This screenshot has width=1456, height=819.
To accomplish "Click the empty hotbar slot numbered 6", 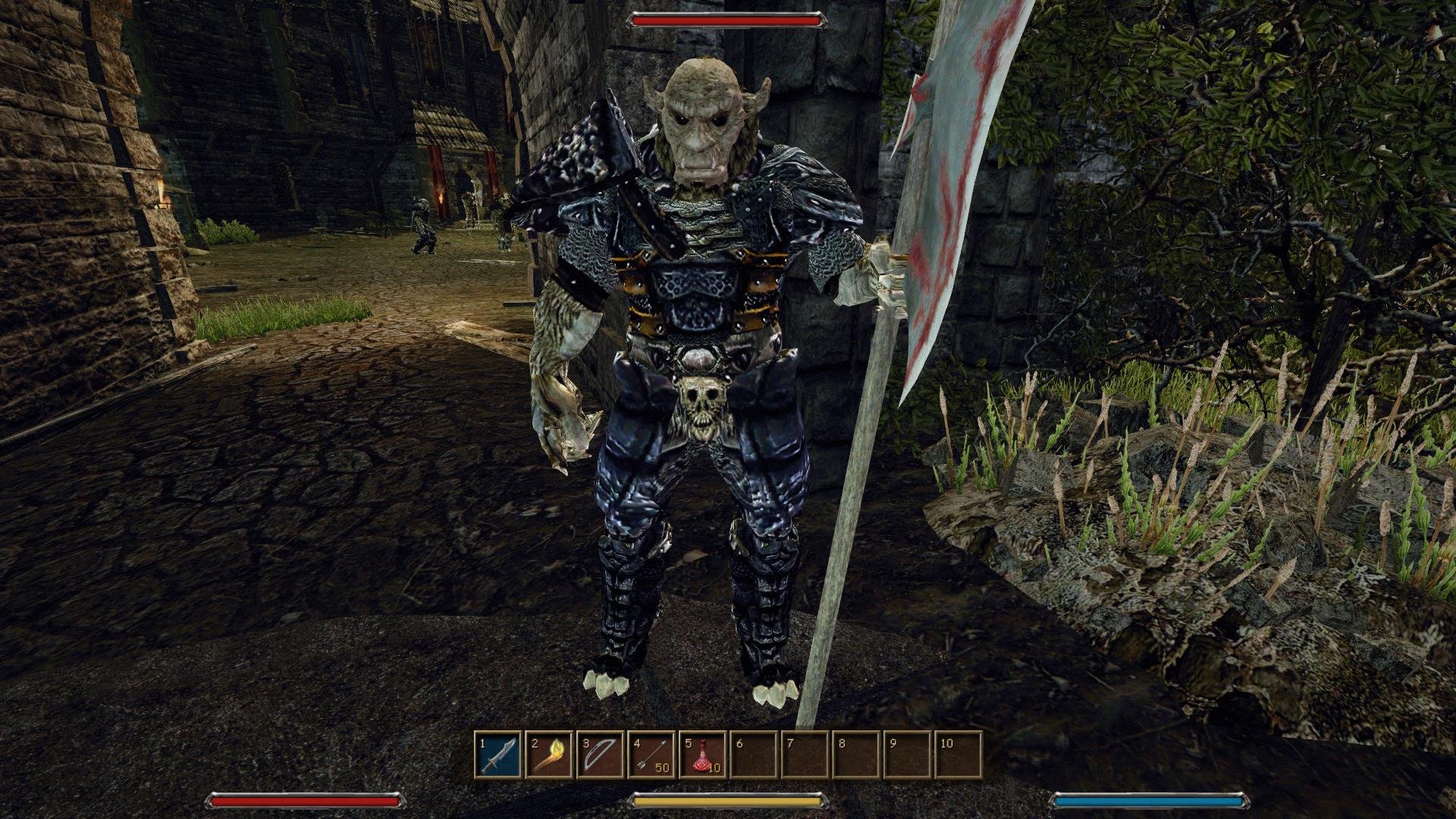I will click(754, 755).
